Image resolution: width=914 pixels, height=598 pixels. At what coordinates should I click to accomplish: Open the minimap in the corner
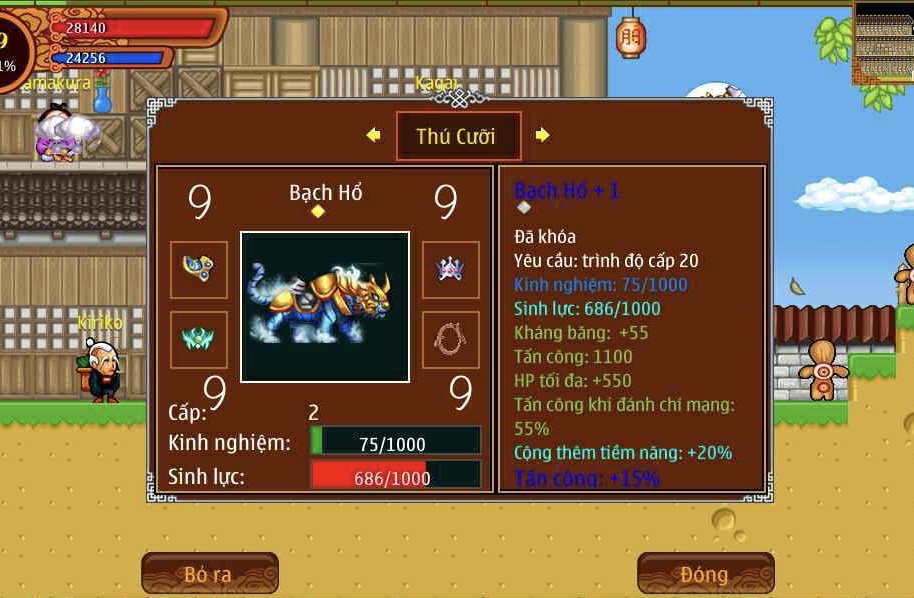point(884,41)
